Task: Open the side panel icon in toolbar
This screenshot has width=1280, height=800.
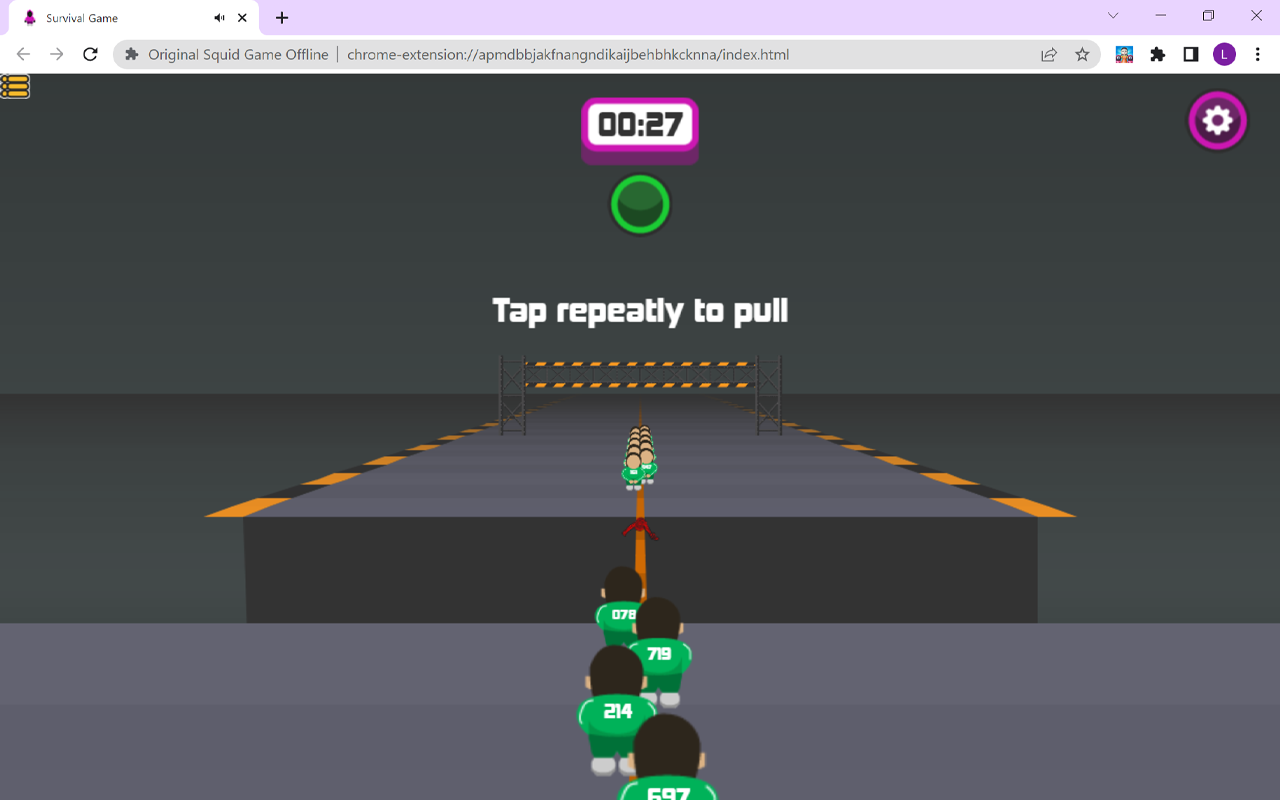Action: 1190,54
